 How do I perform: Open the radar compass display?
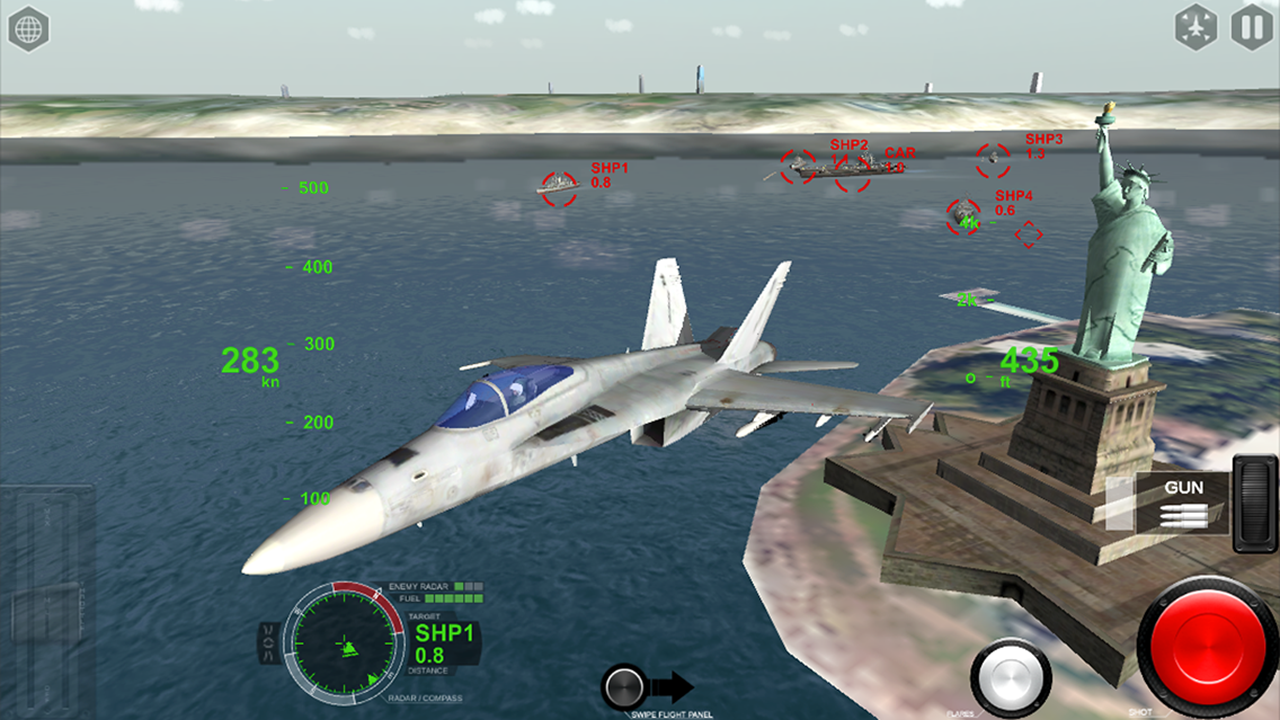(x=345, y=640)
